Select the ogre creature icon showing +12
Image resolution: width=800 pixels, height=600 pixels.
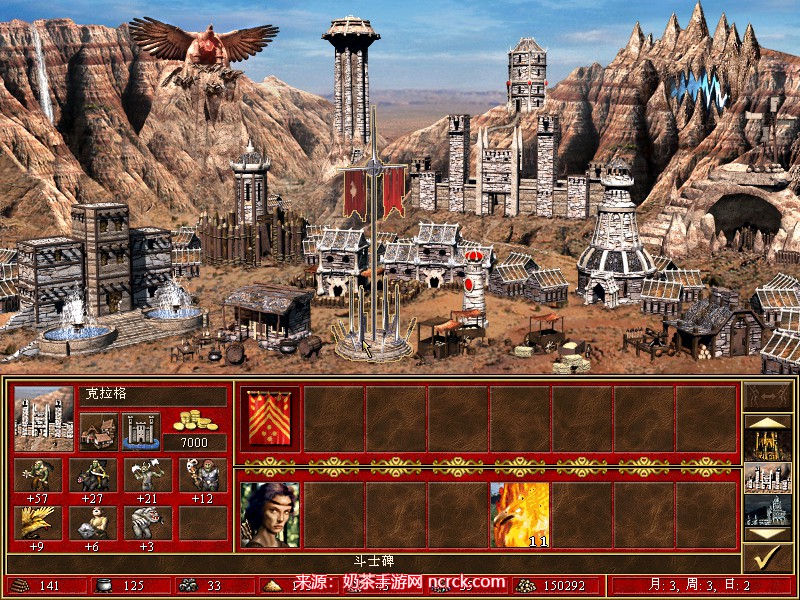tap(202, 475)
